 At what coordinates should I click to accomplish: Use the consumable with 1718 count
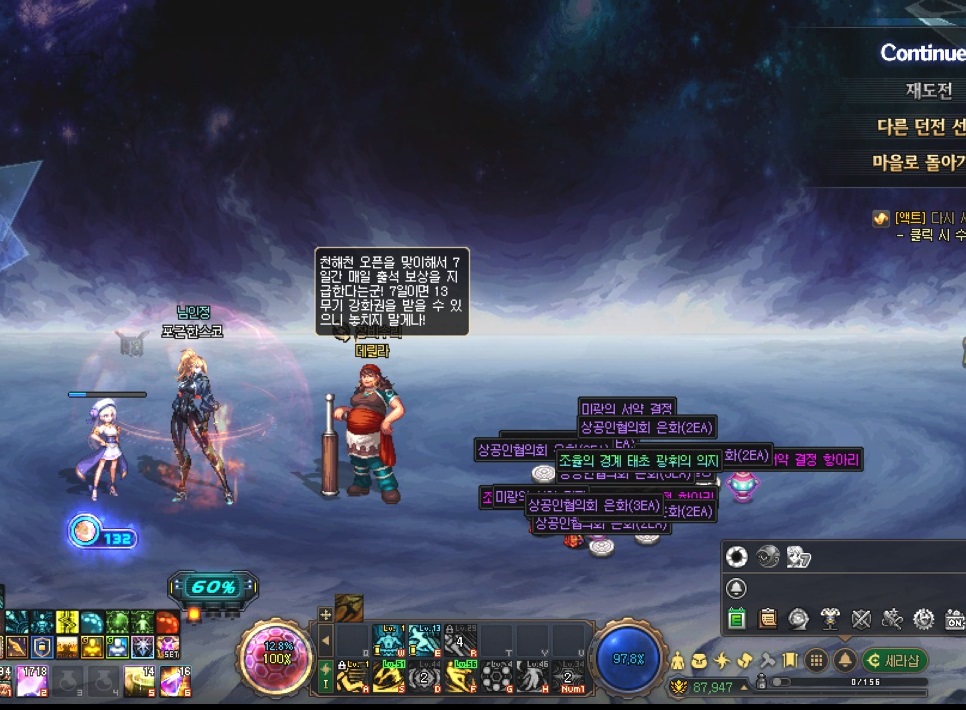point(30,680)
